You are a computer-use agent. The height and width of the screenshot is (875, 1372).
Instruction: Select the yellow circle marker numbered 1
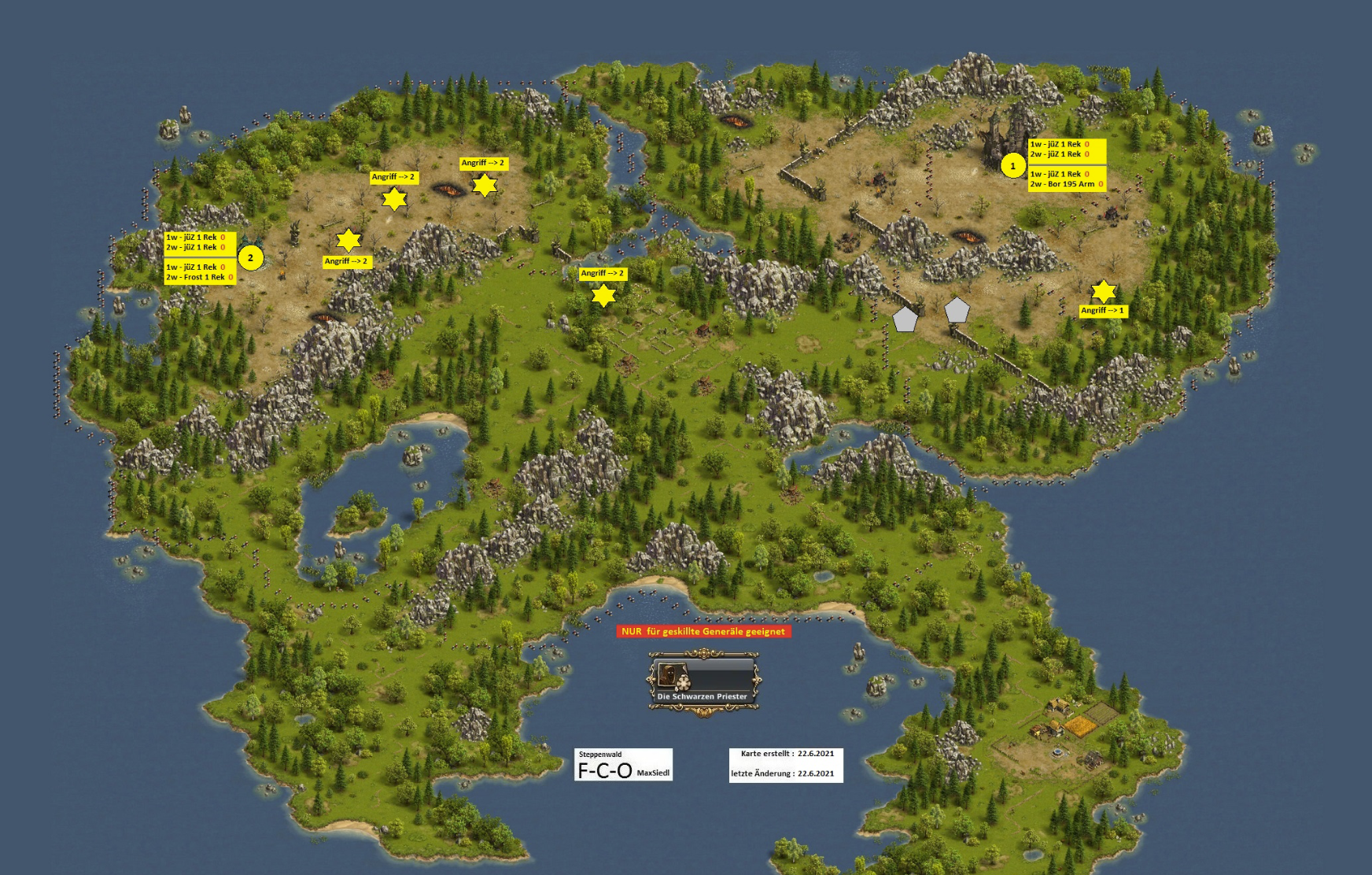pos(1012,166)
